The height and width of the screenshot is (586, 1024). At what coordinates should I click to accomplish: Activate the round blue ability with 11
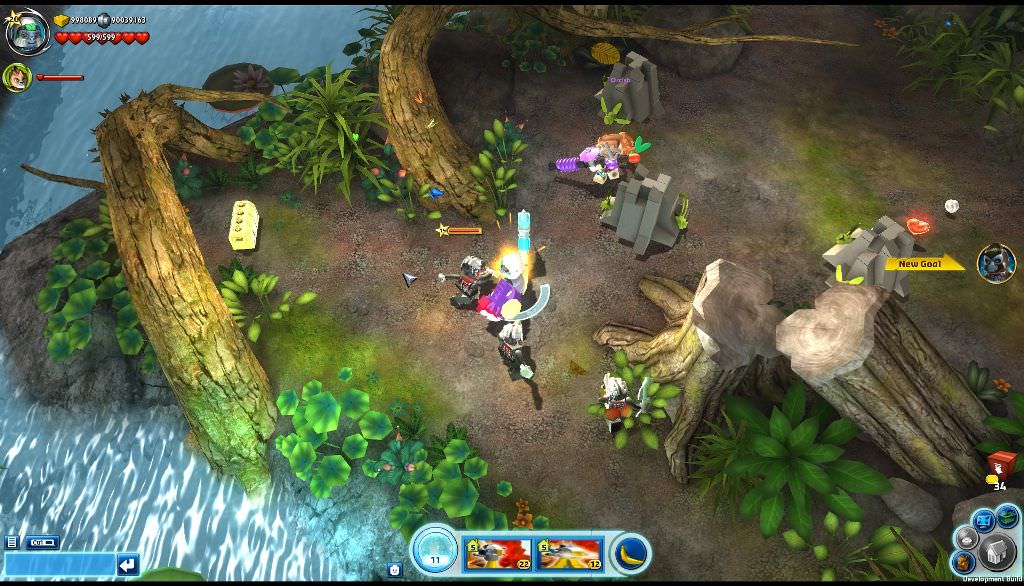coord(435,551)
